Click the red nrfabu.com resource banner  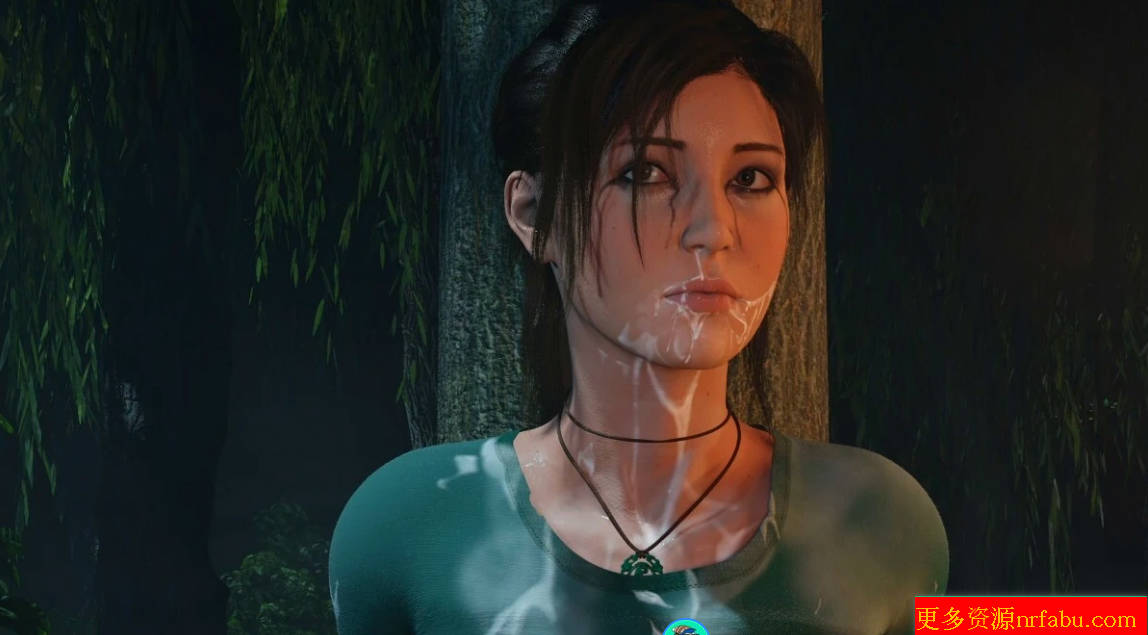(1031, 616)
